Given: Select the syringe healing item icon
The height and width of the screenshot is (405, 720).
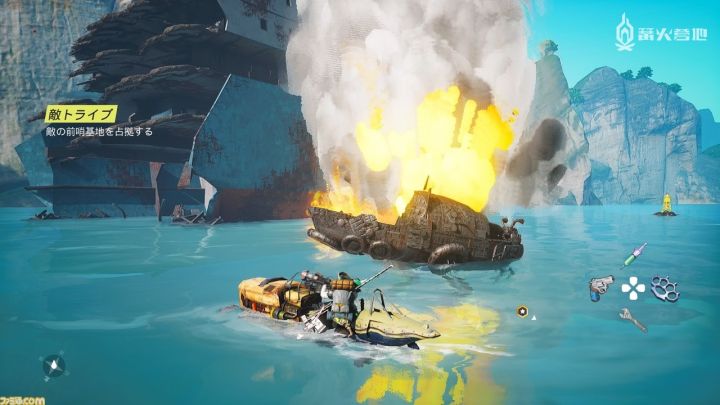Looking at the screenshot, I should point(634,255).
